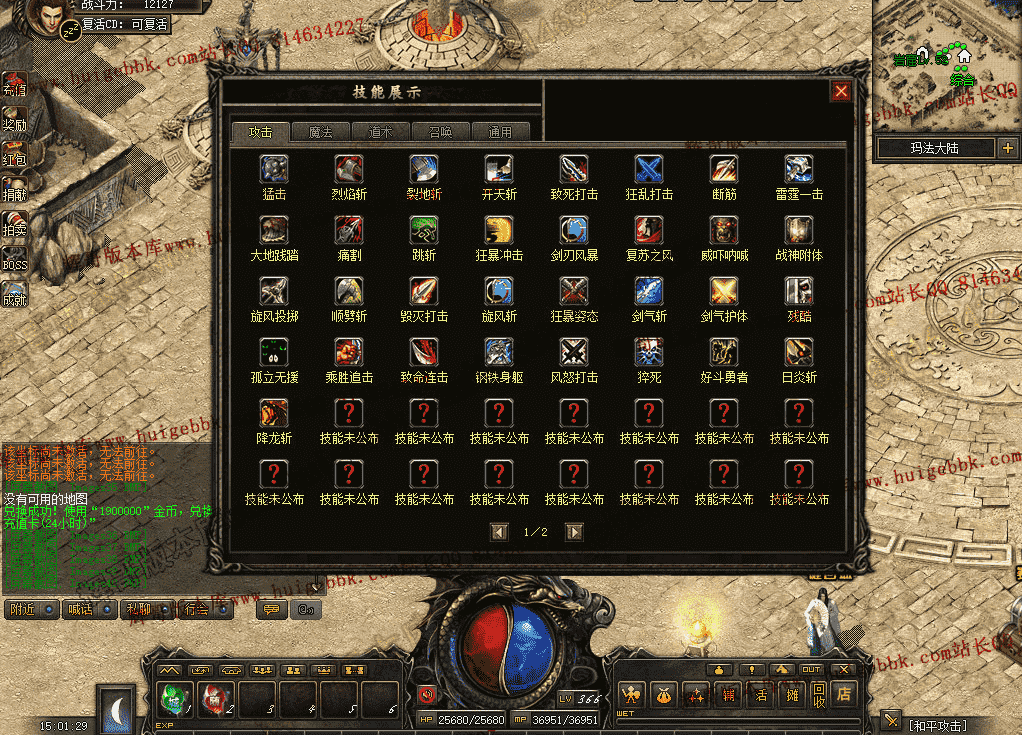Pick the 旋风斩 skill icon
The image size is (1022, 735).
499,291
